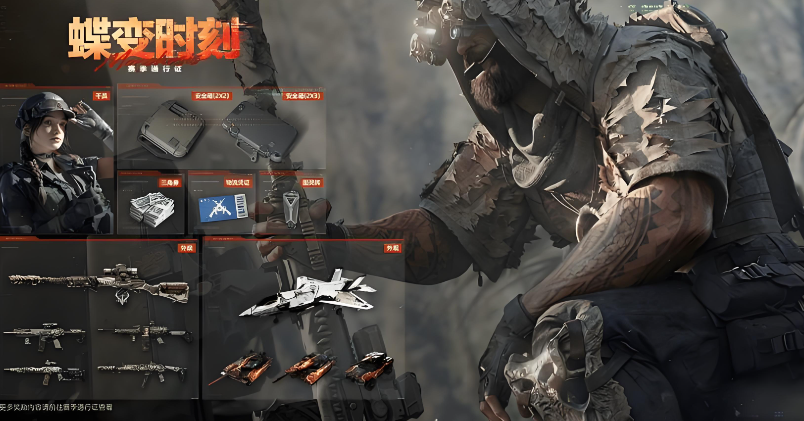The width and height of the screenshot is (804, 421).
Task: Select the 2x2 safe box reward
Action: click(x=172, y=130)
